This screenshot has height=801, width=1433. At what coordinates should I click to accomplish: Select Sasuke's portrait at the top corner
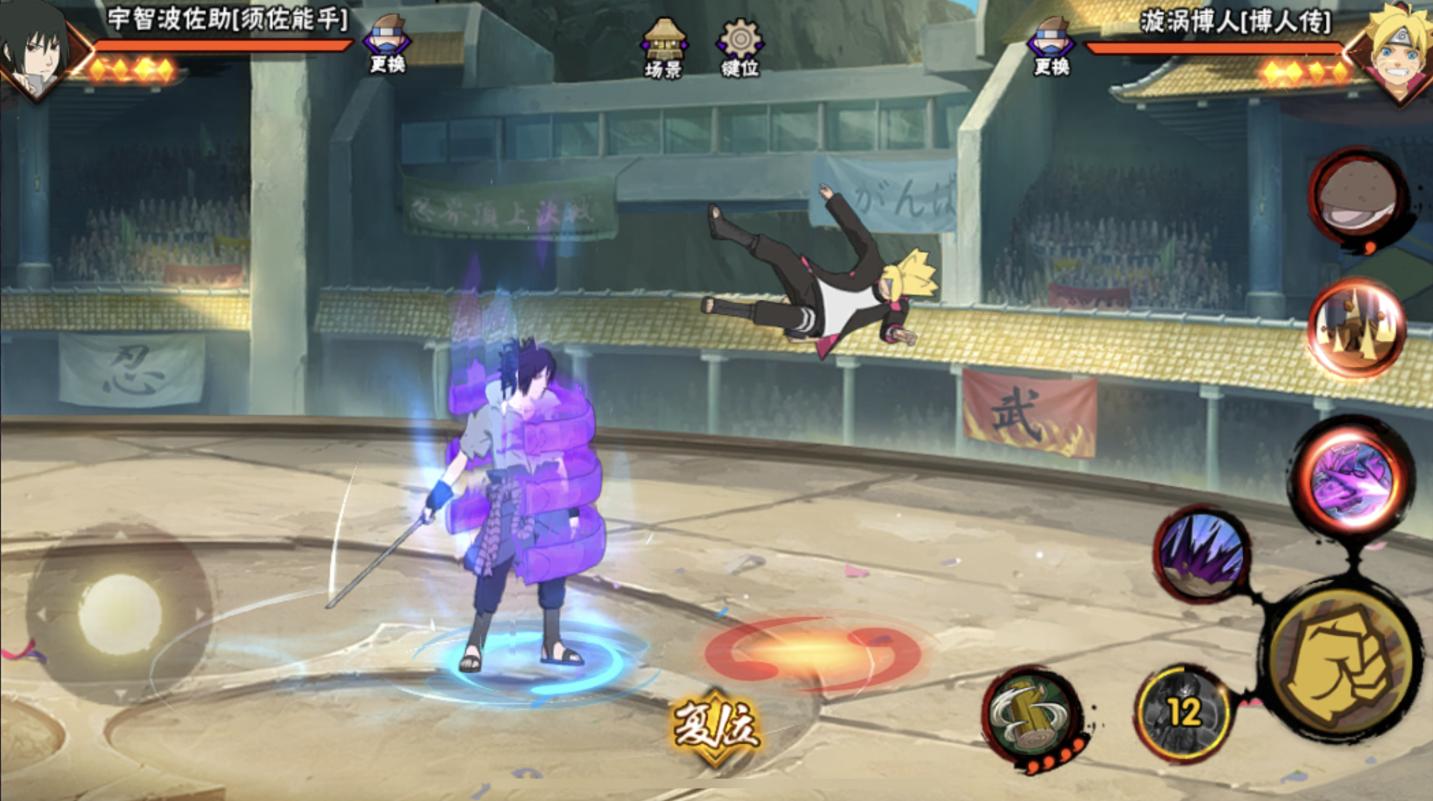click(x=35, y=48)
